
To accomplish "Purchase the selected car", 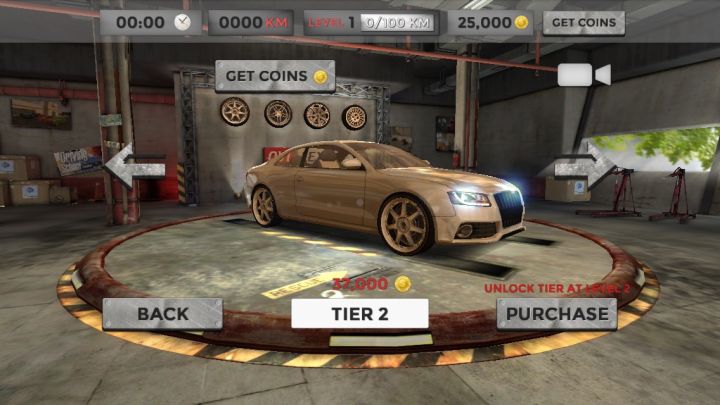I will point(557,313).
